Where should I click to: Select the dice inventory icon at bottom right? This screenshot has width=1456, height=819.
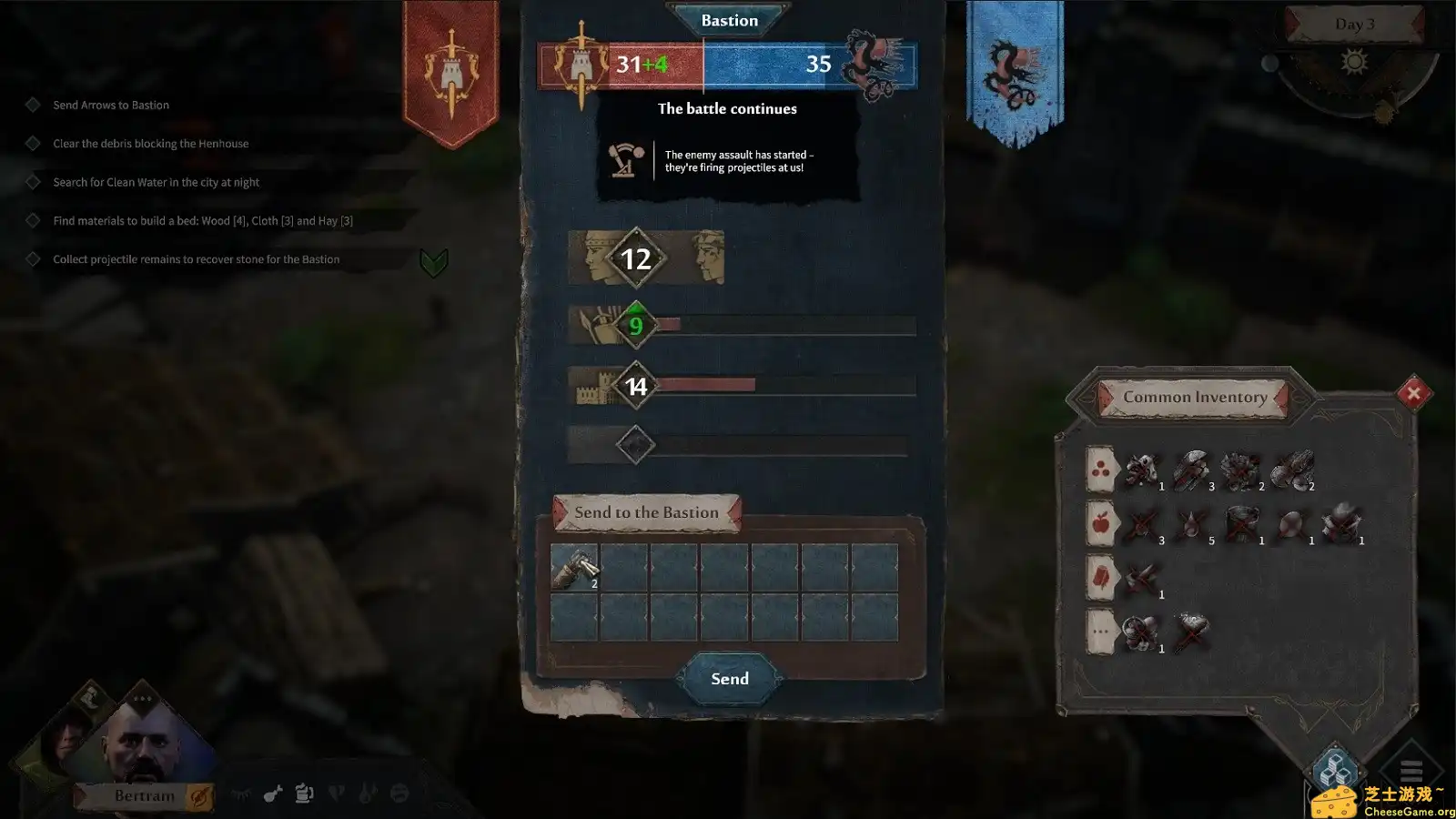1332,768
